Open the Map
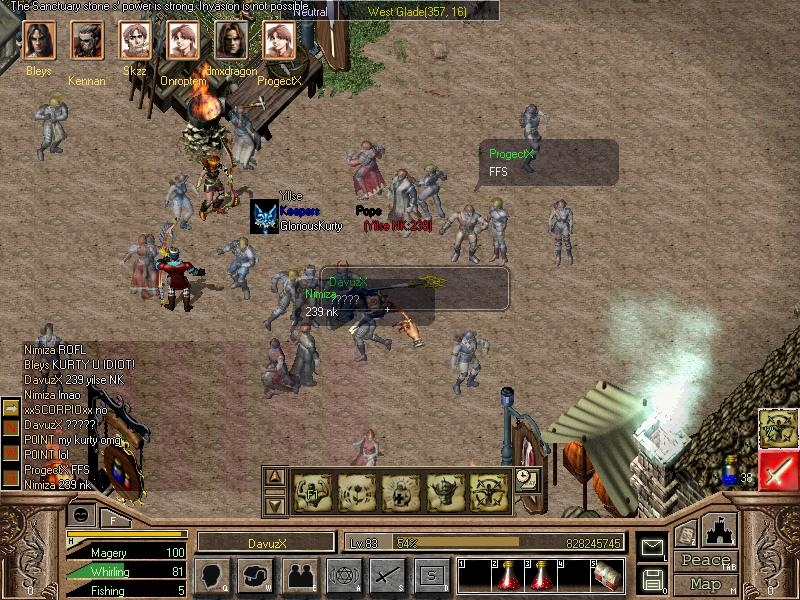Viewport: 800px width, 600px height. pyautogui.click(x=705, y=584)
